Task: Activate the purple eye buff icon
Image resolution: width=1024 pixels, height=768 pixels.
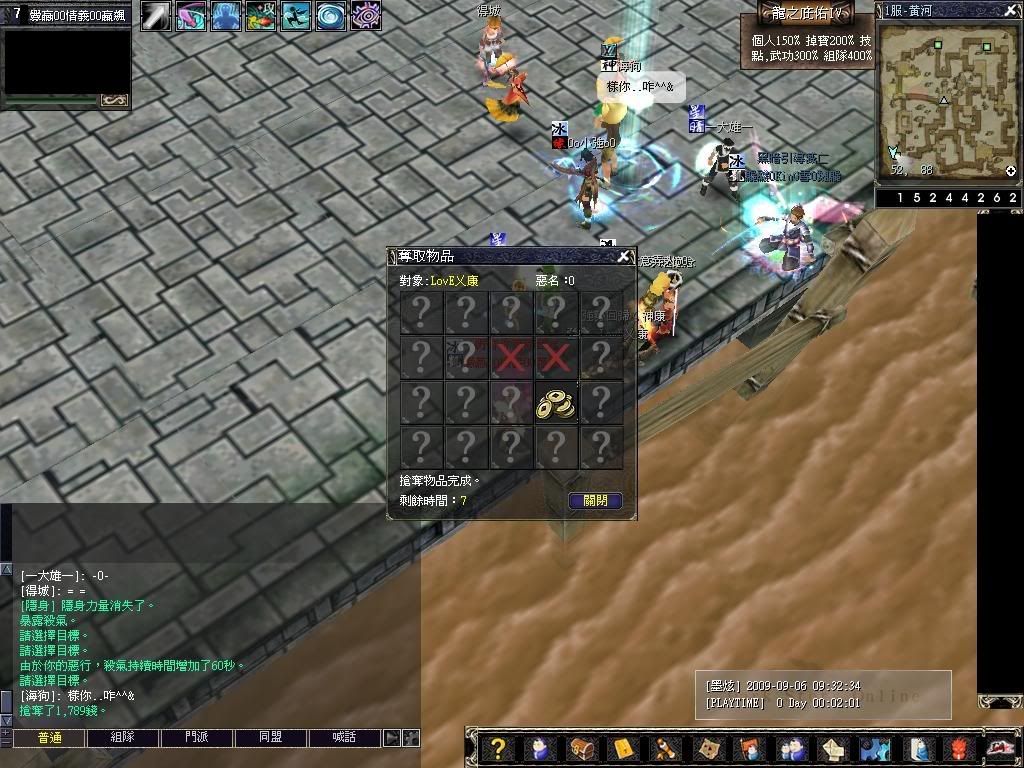Action: (365, 16)
